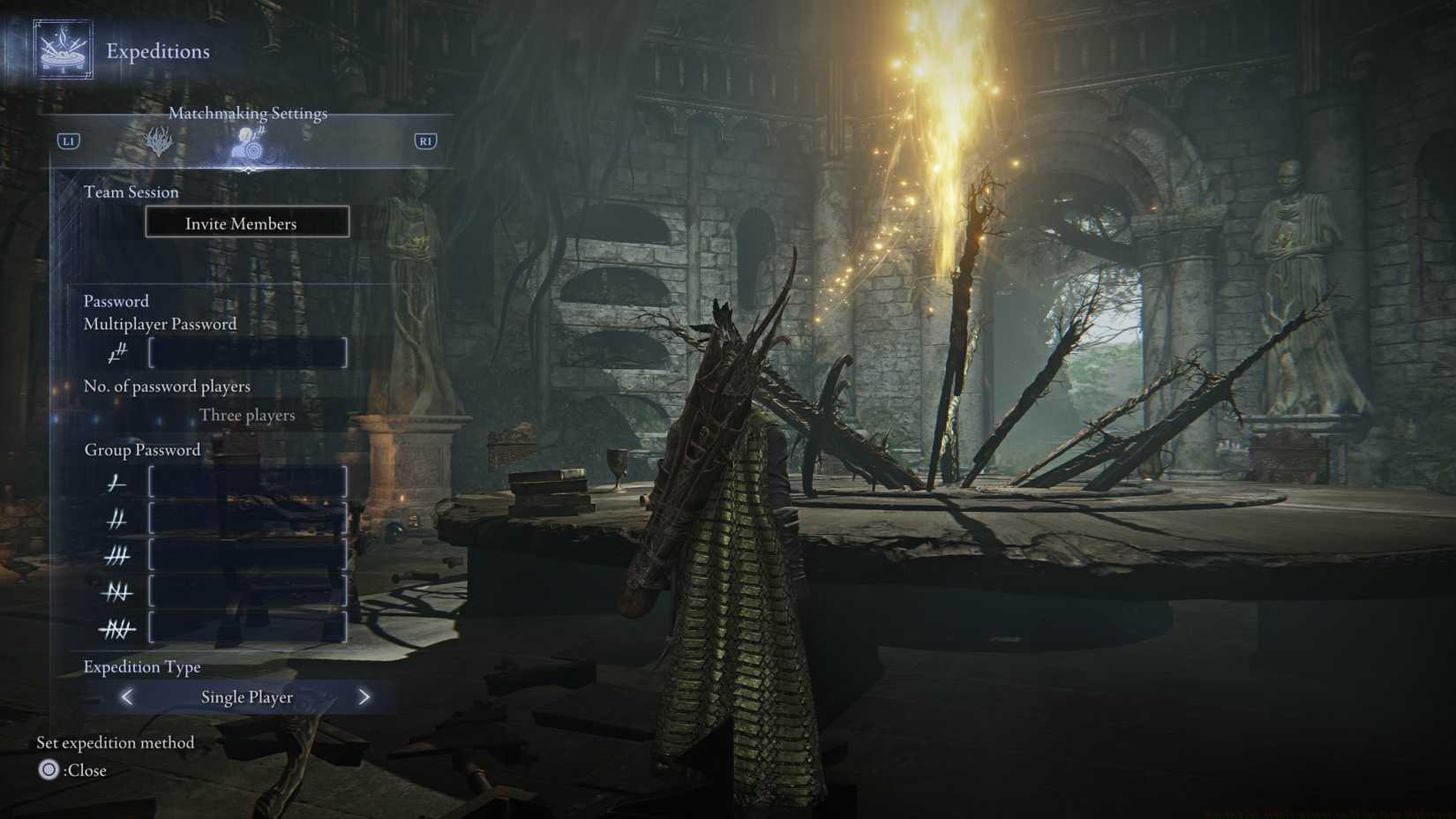Click the right arrow beside Single Player
Viewport: 1456px width, 819px height.
tap(364, 697)
